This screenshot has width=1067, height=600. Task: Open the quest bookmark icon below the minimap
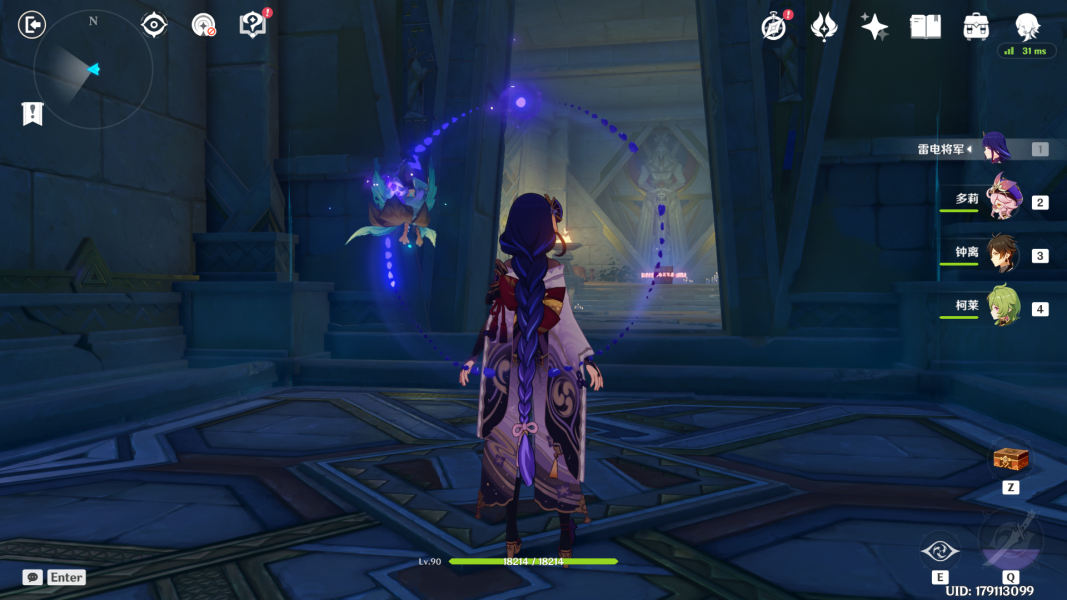coord(32,114)
